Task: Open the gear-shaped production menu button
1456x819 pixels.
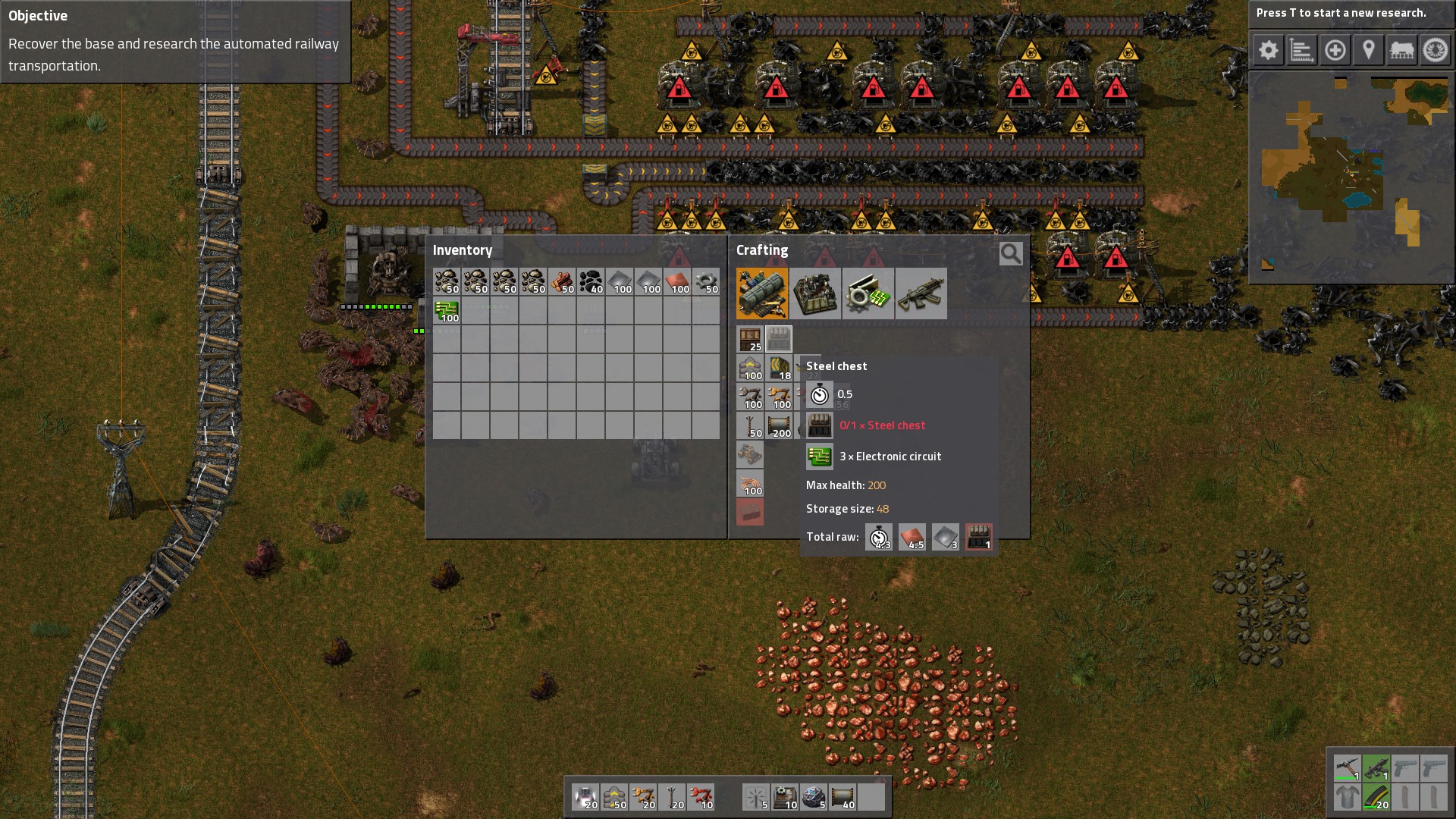Action: point(1269,51)
